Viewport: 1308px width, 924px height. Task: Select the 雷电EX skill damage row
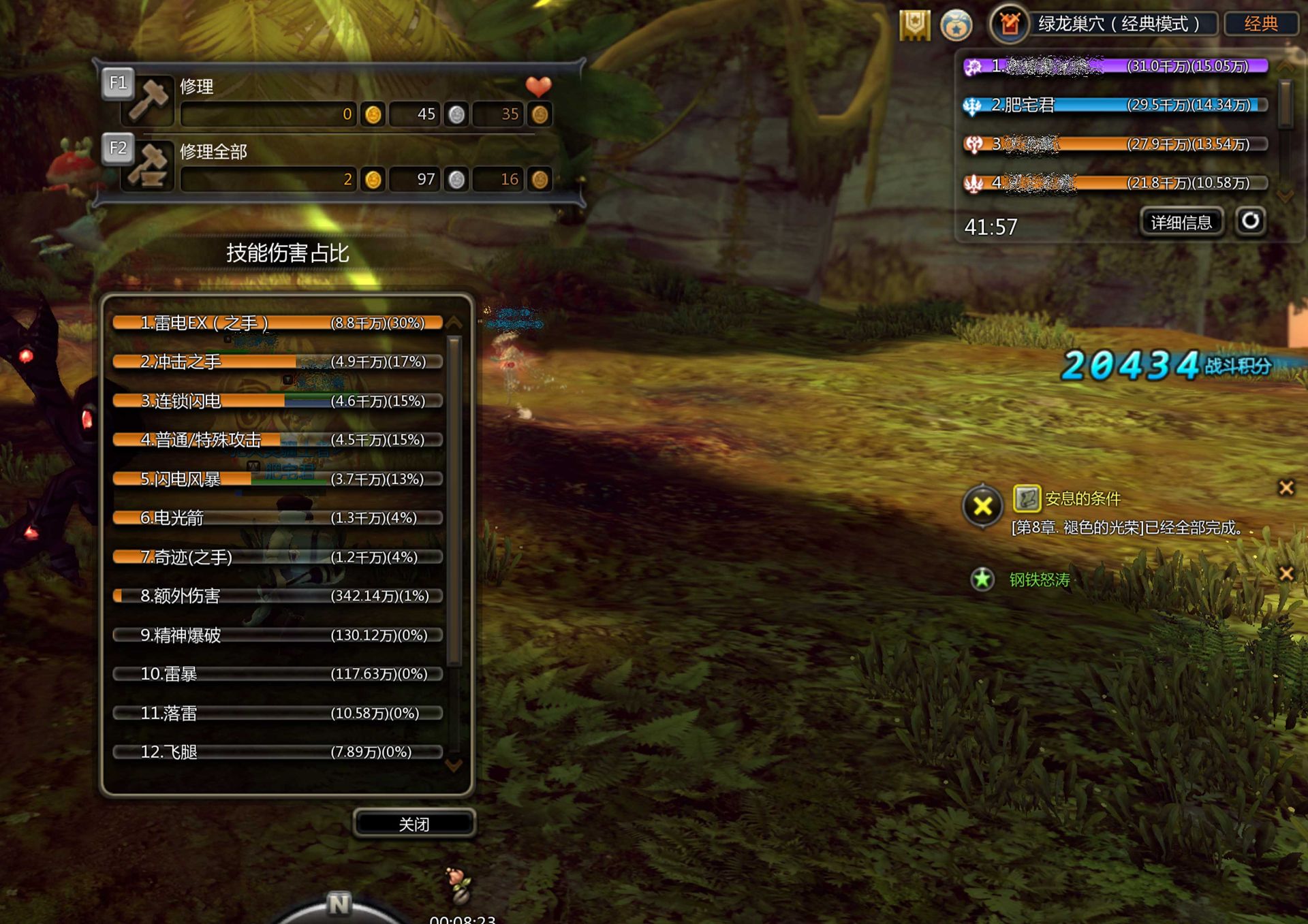click(x=278, y=323)
